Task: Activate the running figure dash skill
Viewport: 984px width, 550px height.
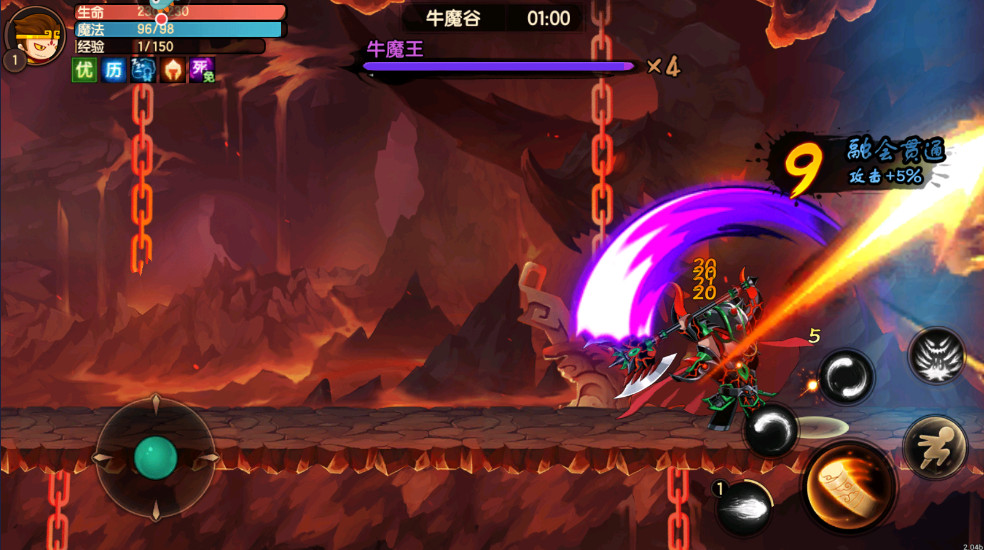Action: (935, 447)
